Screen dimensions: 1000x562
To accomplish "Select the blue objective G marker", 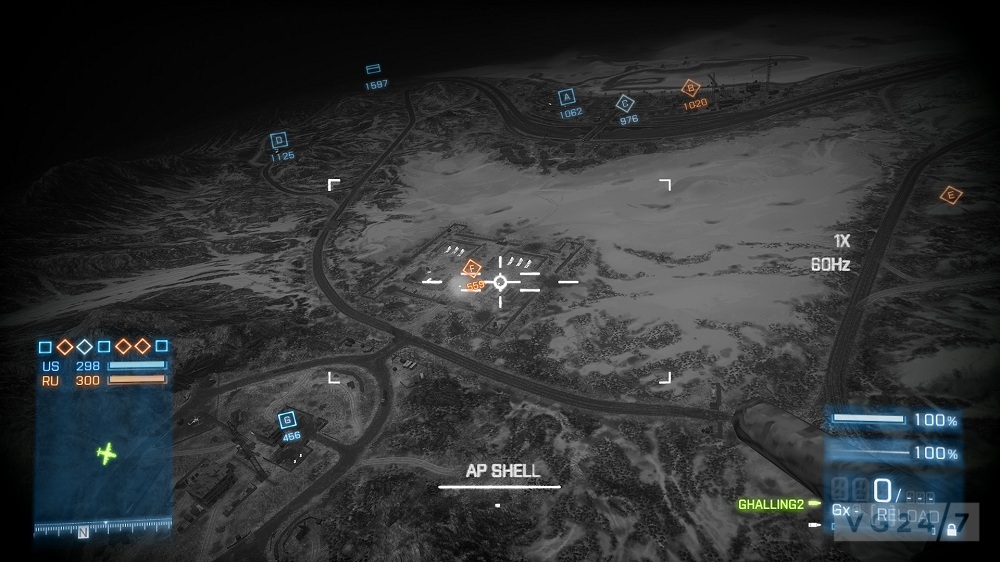I will [x=288, y=420].
